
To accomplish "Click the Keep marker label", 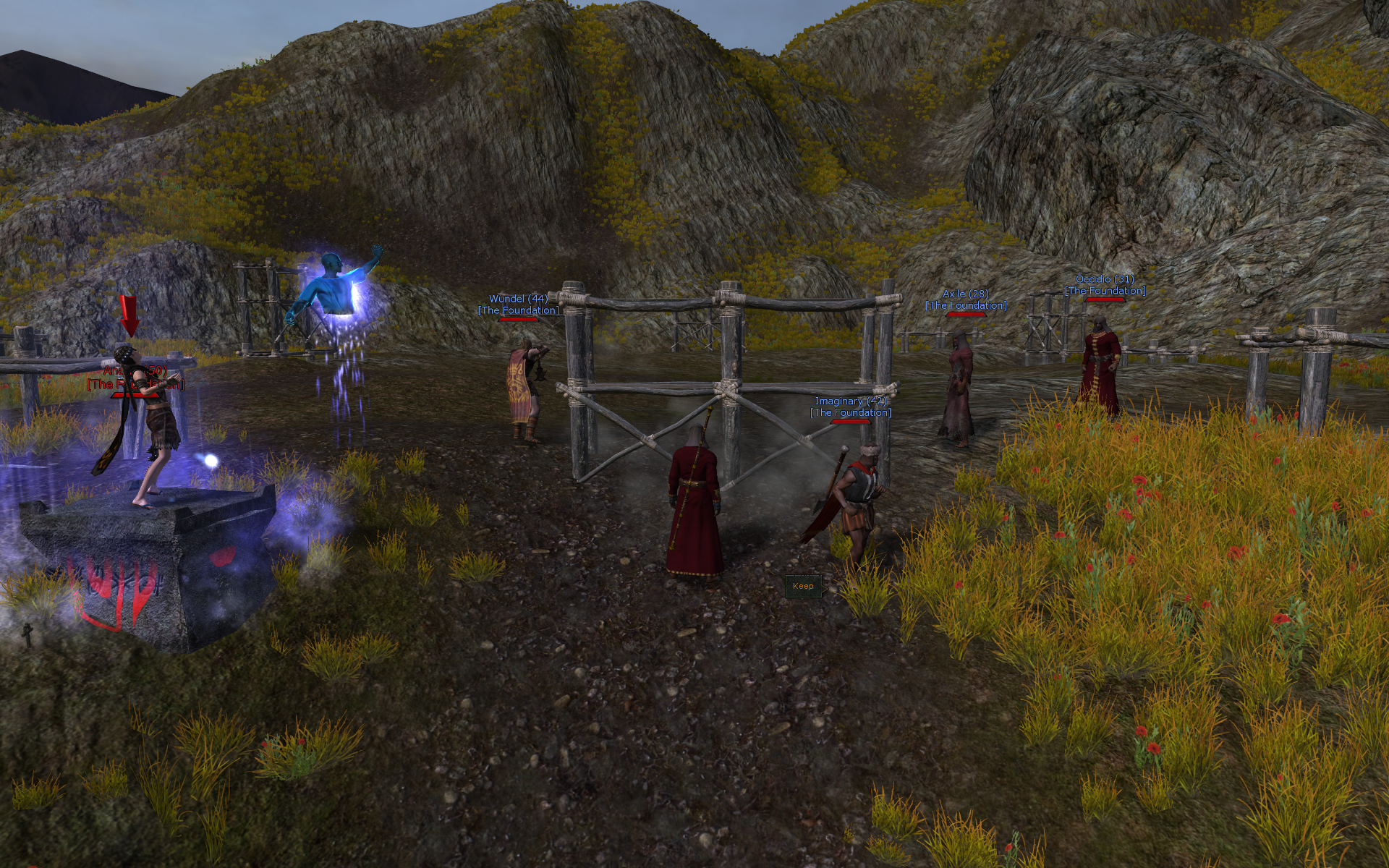I will point(803,586).
